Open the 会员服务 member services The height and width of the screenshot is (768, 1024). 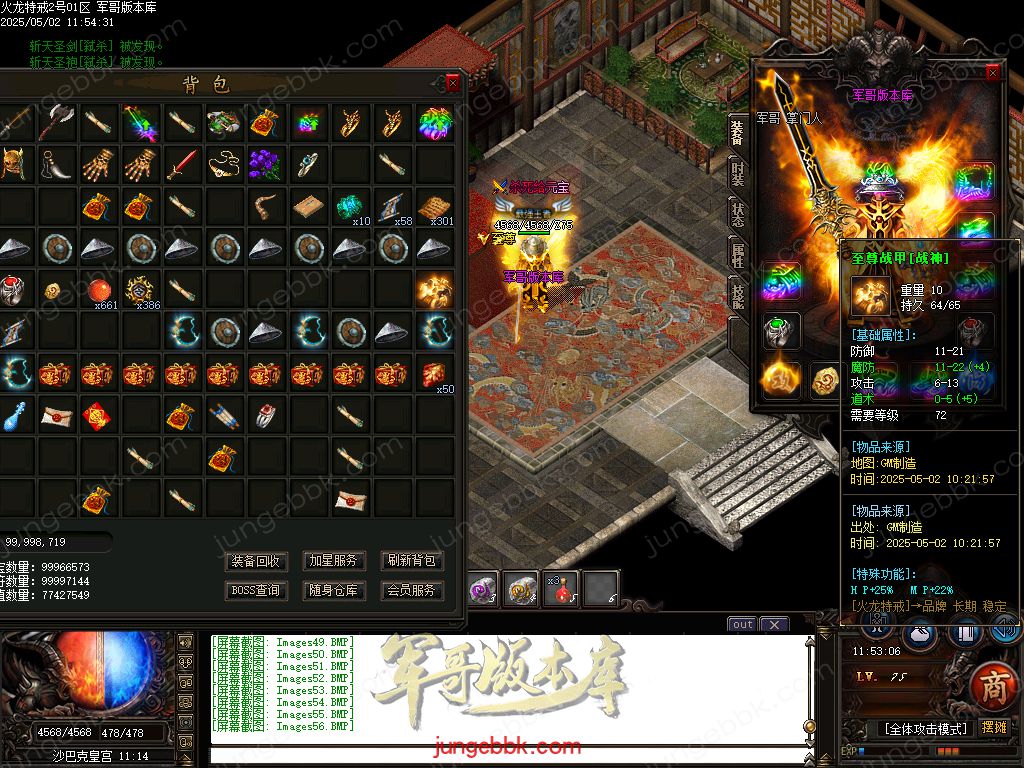click(x=412, y=590)
